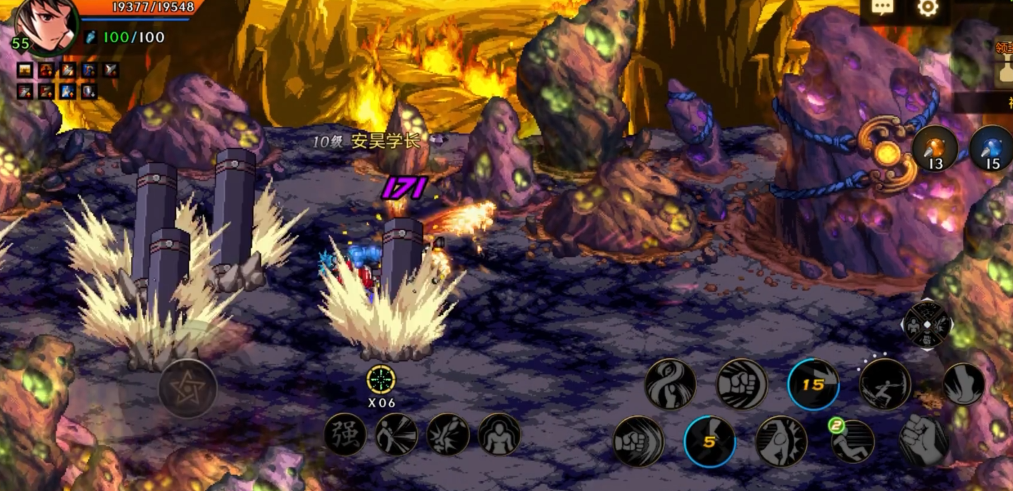Open the chat speech-bubble button
Viewport: 1013px width, 491px height.
[882, 9]
